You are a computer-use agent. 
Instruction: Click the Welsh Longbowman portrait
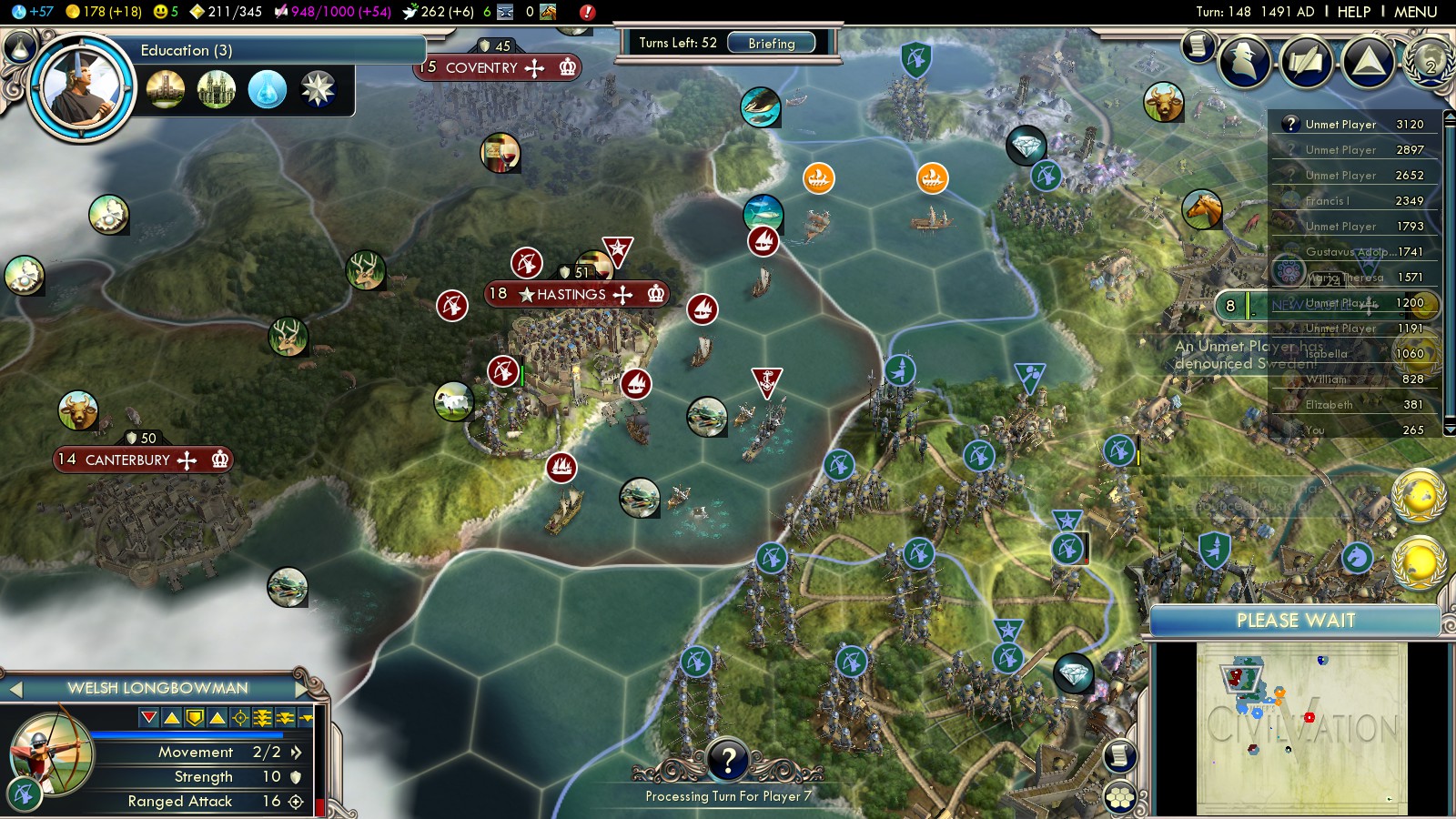[53, 755]
